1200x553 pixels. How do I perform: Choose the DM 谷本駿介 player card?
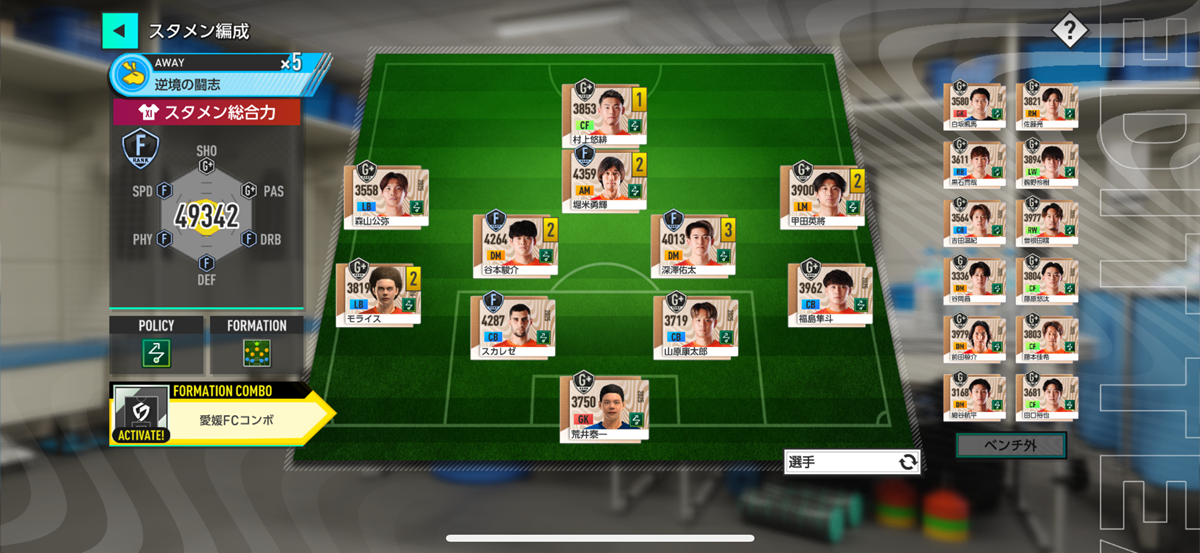pos(514,245)
